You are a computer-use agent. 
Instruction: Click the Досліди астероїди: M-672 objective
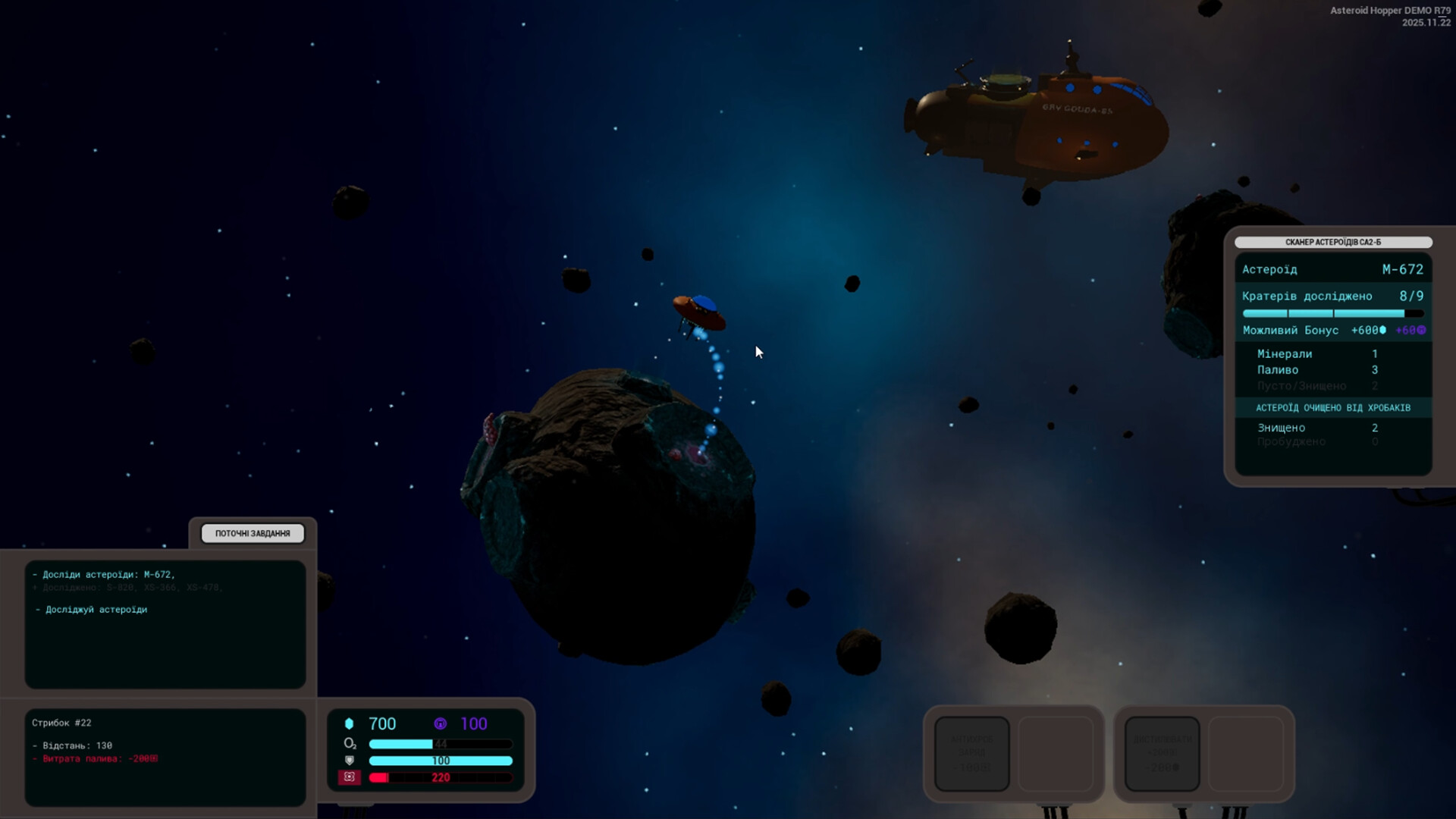click(103, 574)
